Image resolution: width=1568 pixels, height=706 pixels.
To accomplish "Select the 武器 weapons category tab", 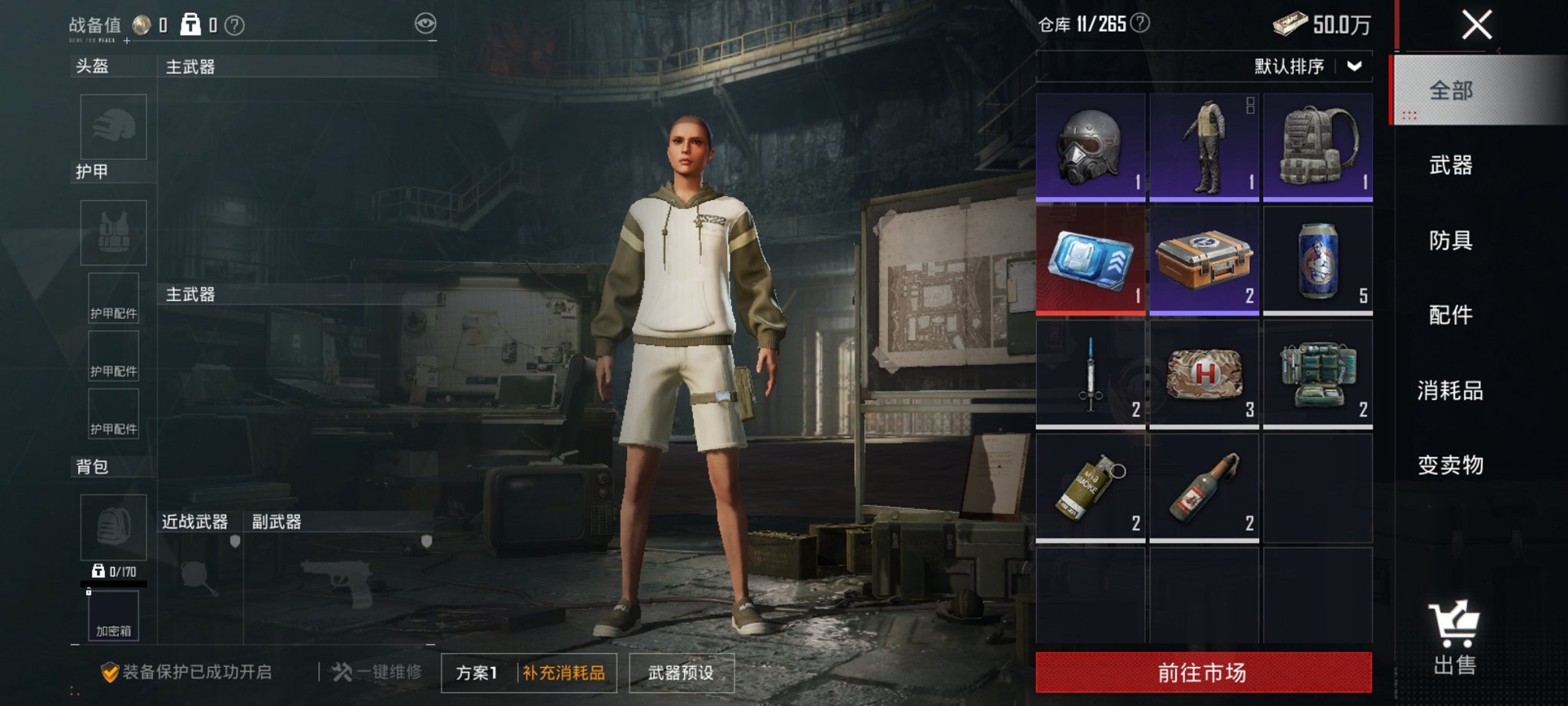I will click(1450, 166).
